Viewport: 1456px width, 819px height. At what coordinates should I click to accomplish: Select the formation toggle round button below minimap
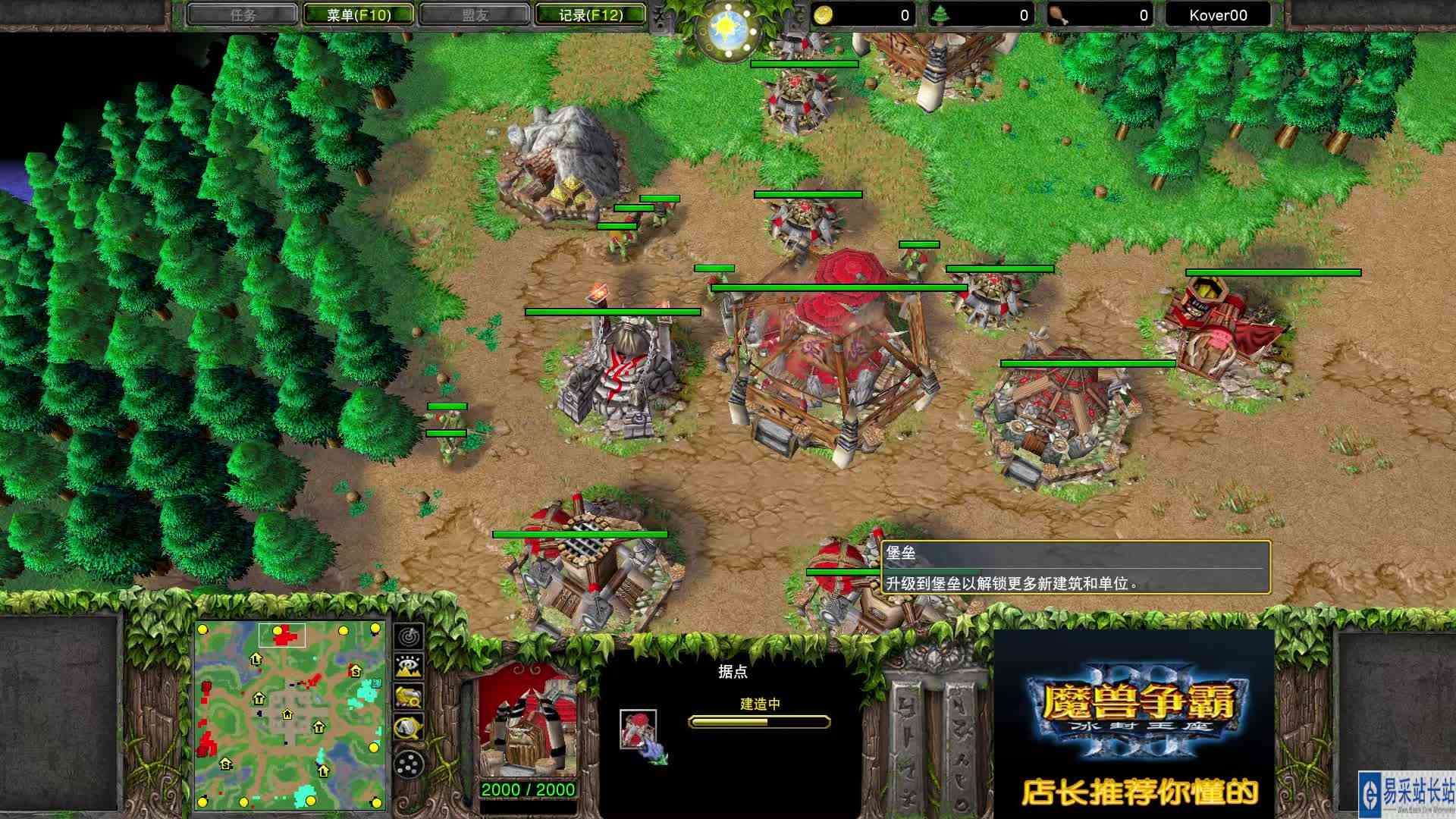point(409,762)
